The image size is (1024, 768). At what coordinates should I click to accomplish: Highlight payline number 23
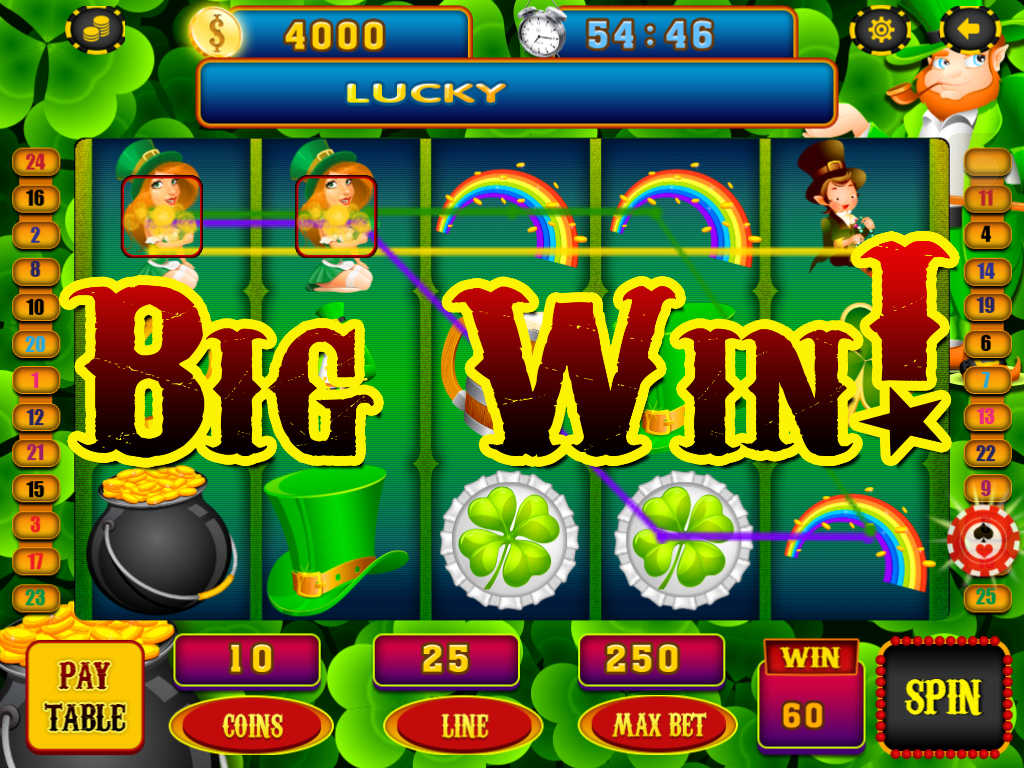point(36,598)
